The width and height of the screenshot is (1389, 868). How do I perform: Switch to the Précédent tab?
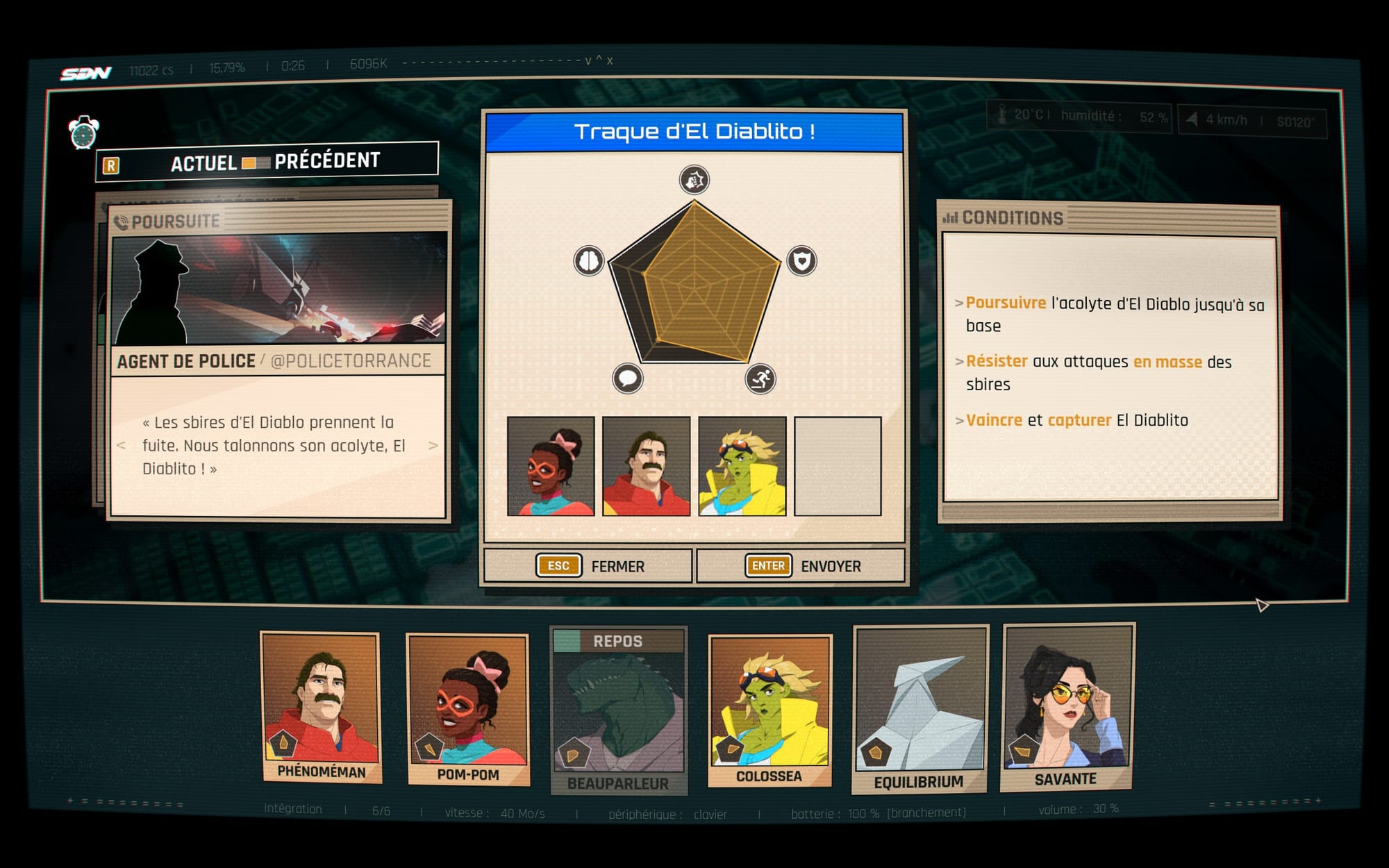click(327, 161)
